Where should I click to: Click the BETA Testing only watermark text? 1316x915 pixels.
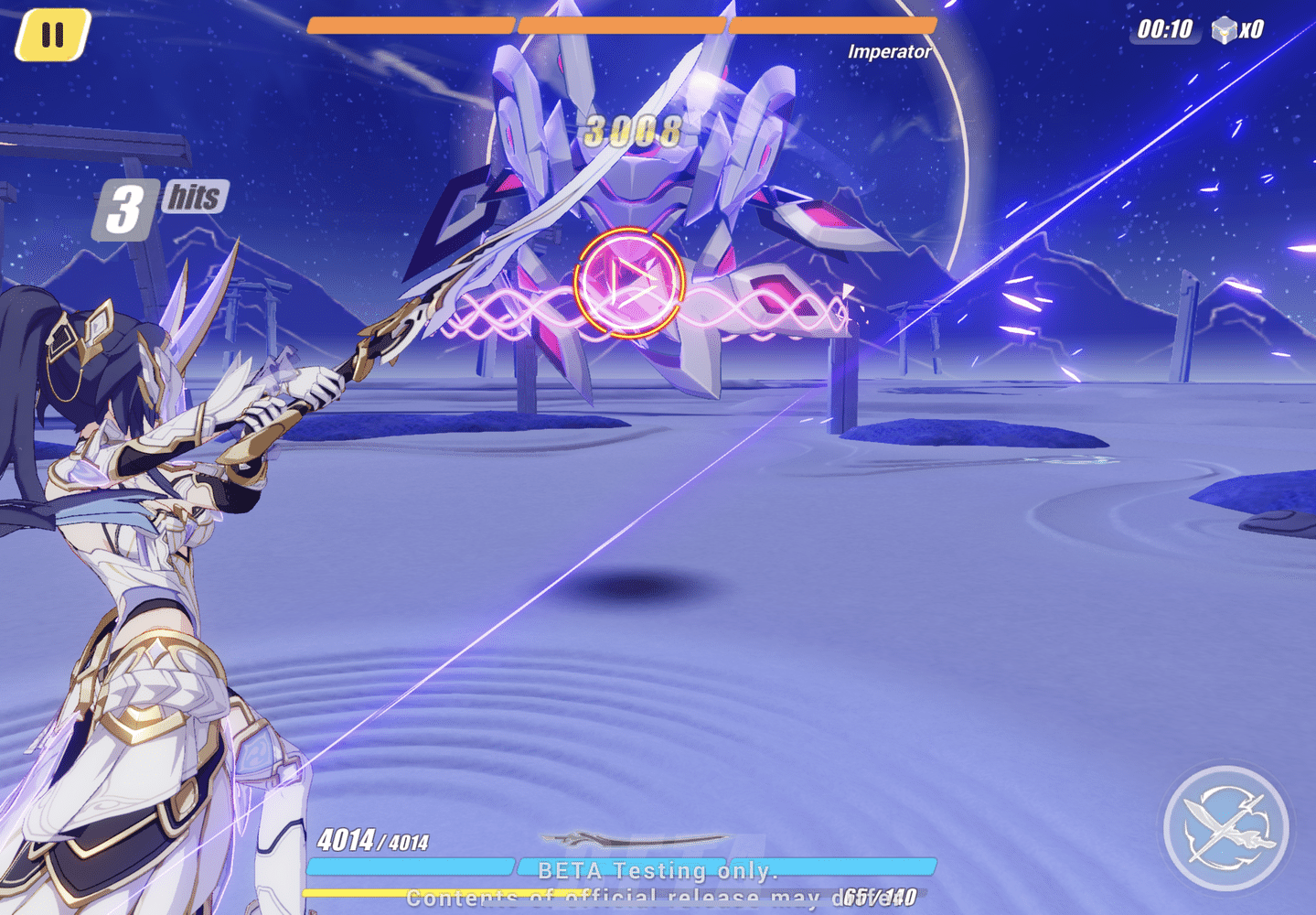(657, 870)
